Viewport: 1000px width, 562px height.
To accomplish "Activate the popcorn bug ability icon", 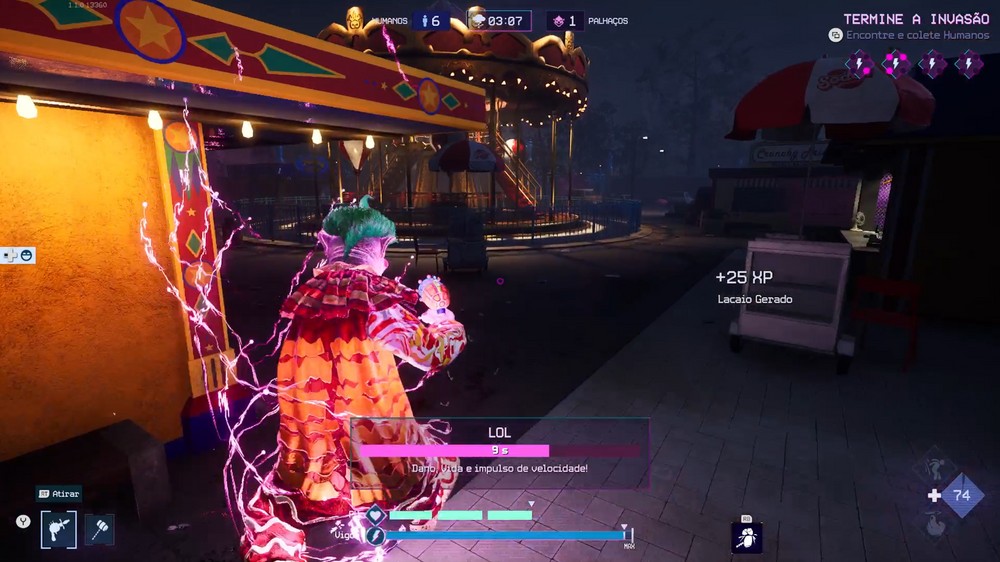I will 747,538.
